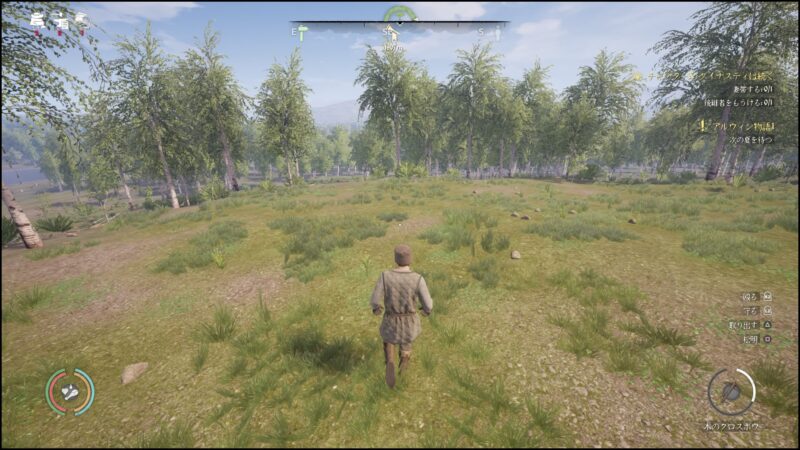This screenshot has width=800, height=450.
Task: Open the アルウィン物語 quest entry
Action: [736, 127]
